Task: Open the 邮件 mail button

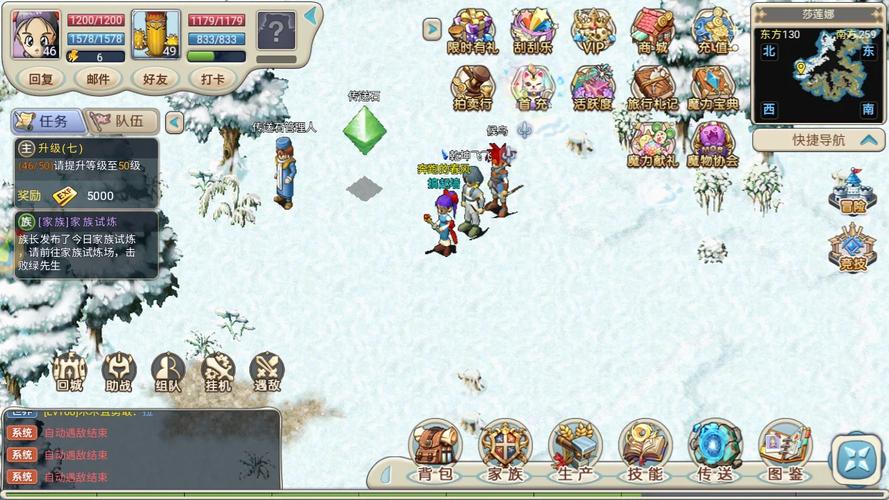Action: [98, 79]
